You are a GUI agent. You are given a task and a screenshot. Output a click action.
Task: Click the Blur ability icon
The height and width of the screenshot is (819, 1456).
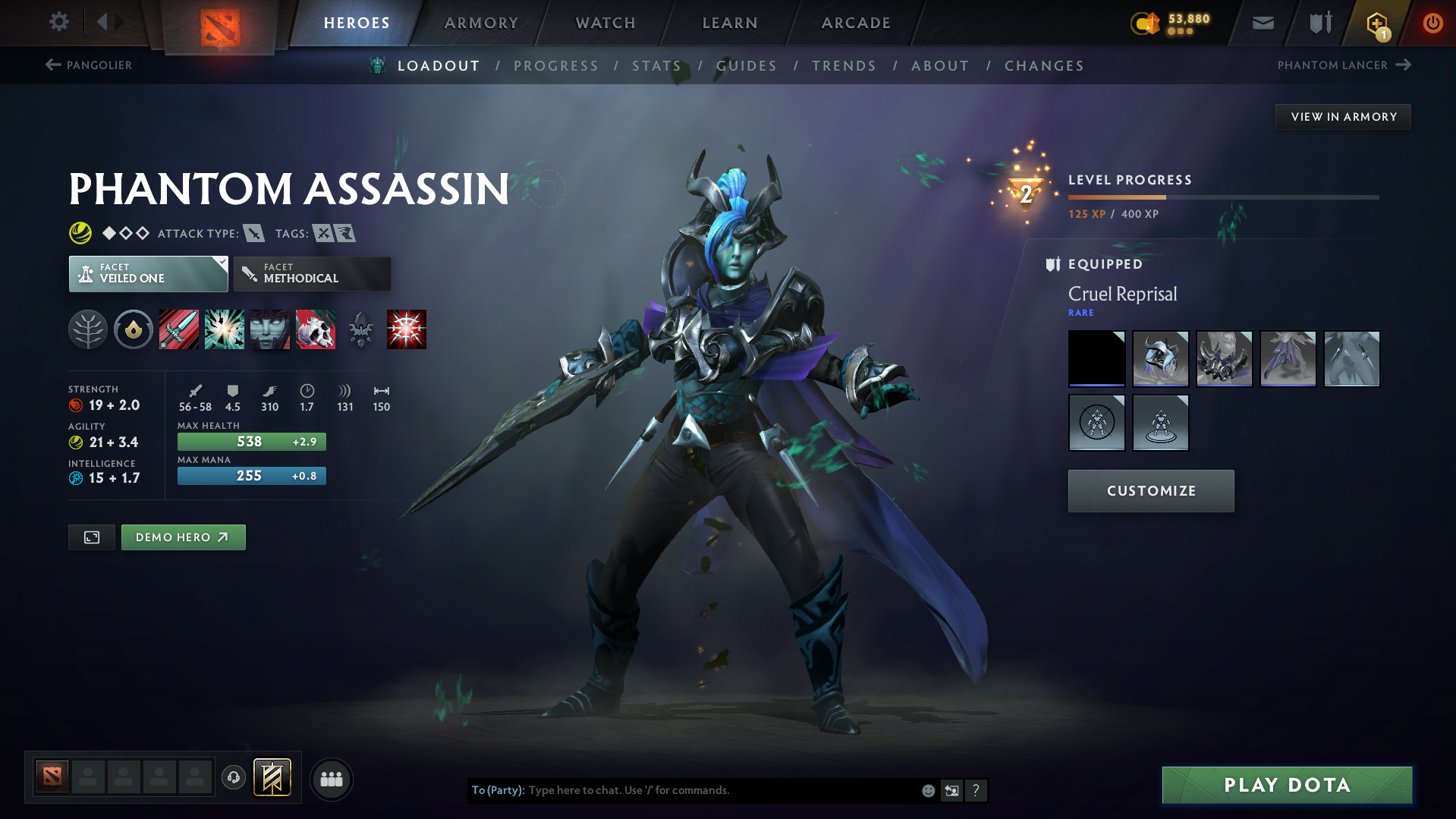(270, 329)
